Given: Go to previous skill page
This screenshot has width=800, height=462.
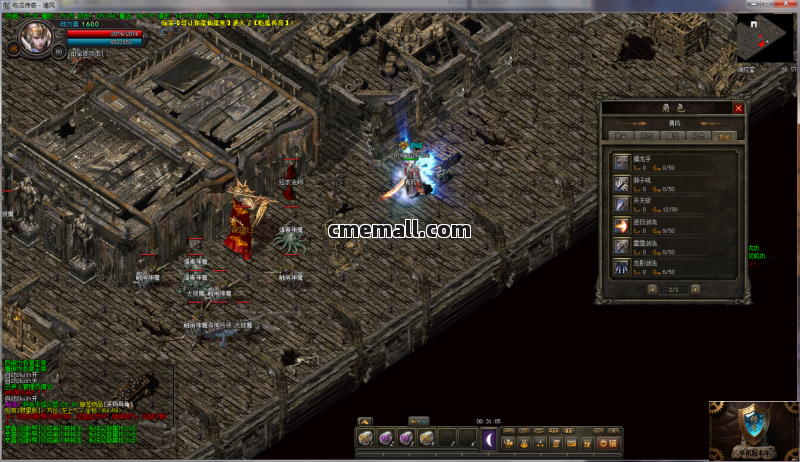Looking at the screenshot, I should pyautogui.click(x=652, y=290).
